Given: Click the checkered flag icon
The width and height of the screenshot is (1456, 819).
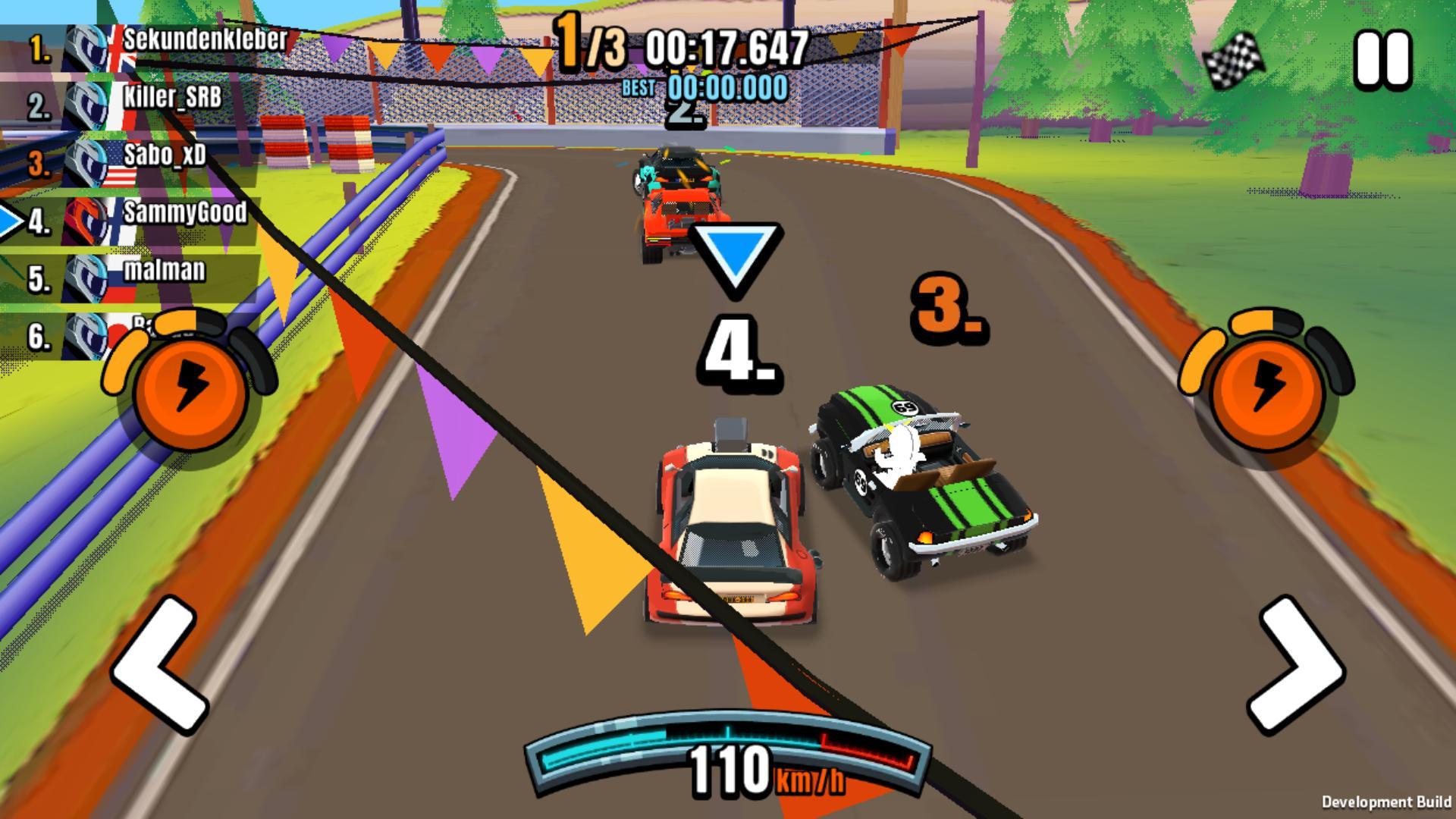Looking at the screenshot, I should coord(1235,61).
